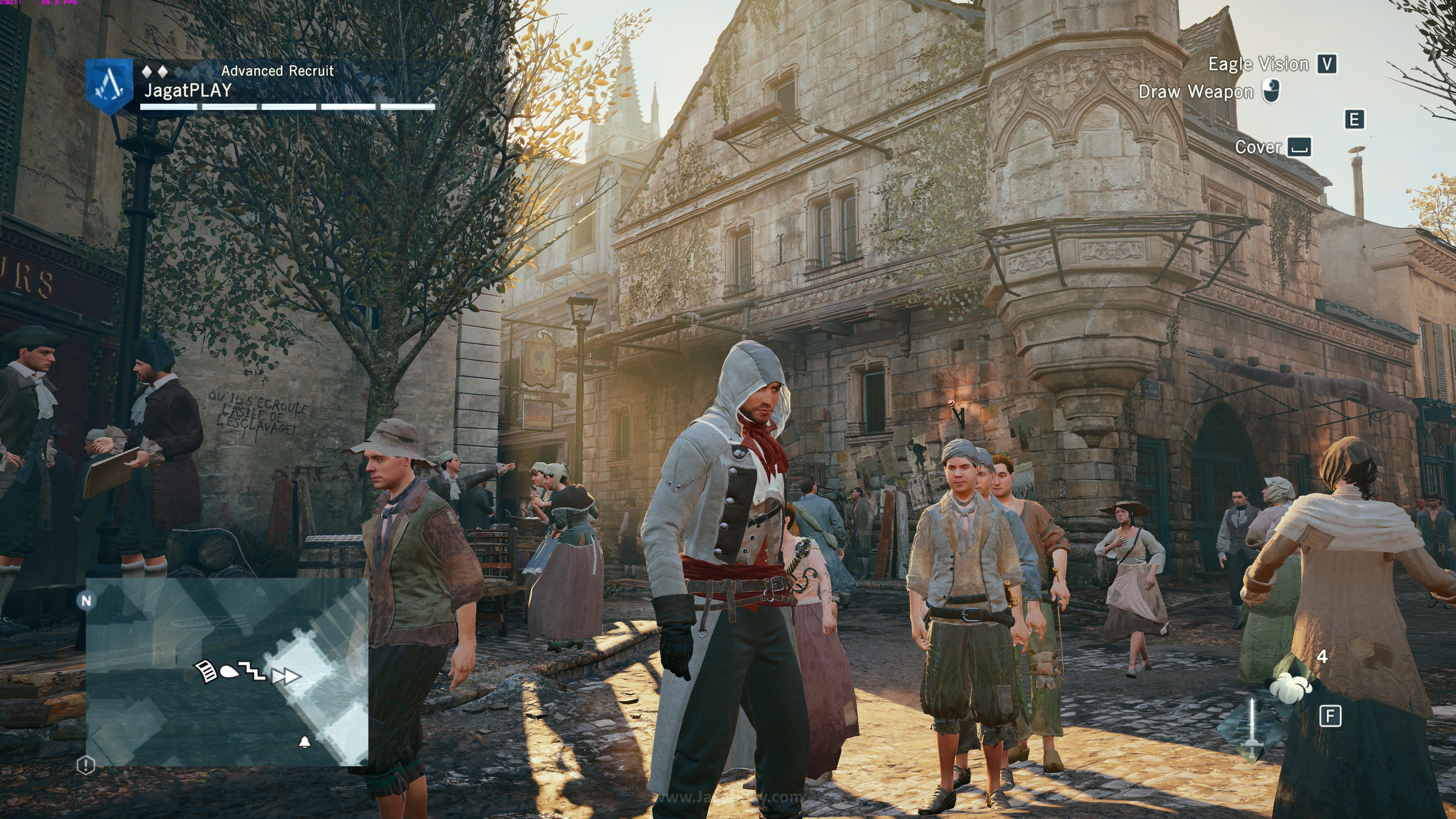Click the Assassin crest emblem beside JagatPLAY

[x=109, y=86]
